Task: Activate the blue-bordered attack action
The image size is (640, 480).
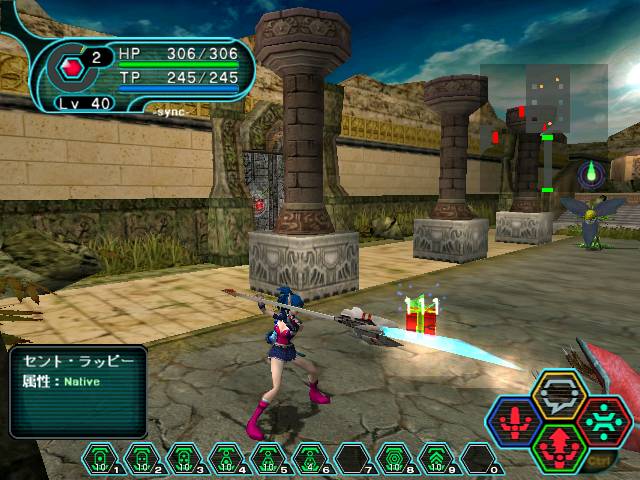Action: [x=515, y=421]
